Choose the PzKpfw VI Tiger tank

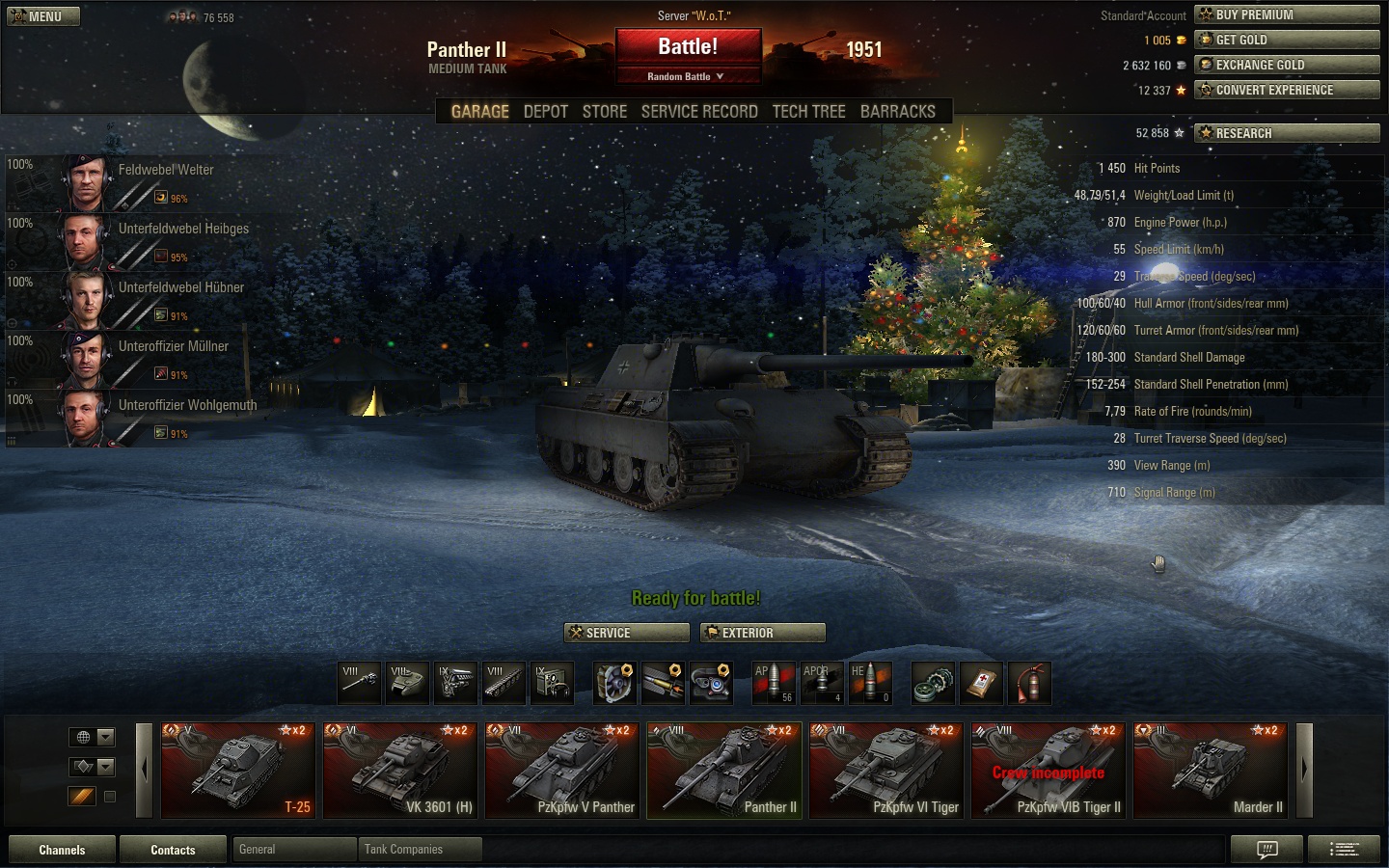(886, 770)
